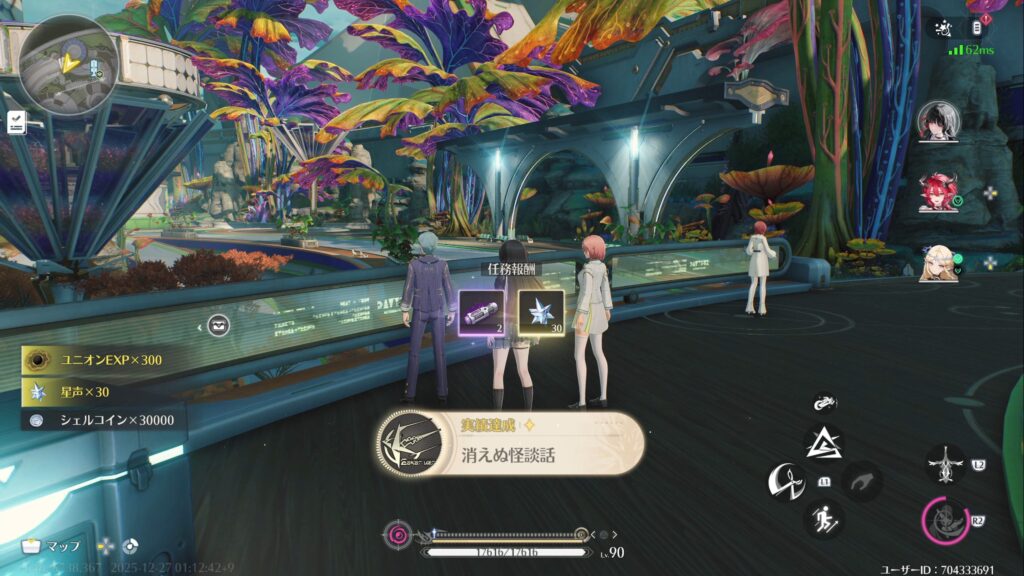
Task: Open the 消えぬ怪談話 achievement banner
Action: 510,441
